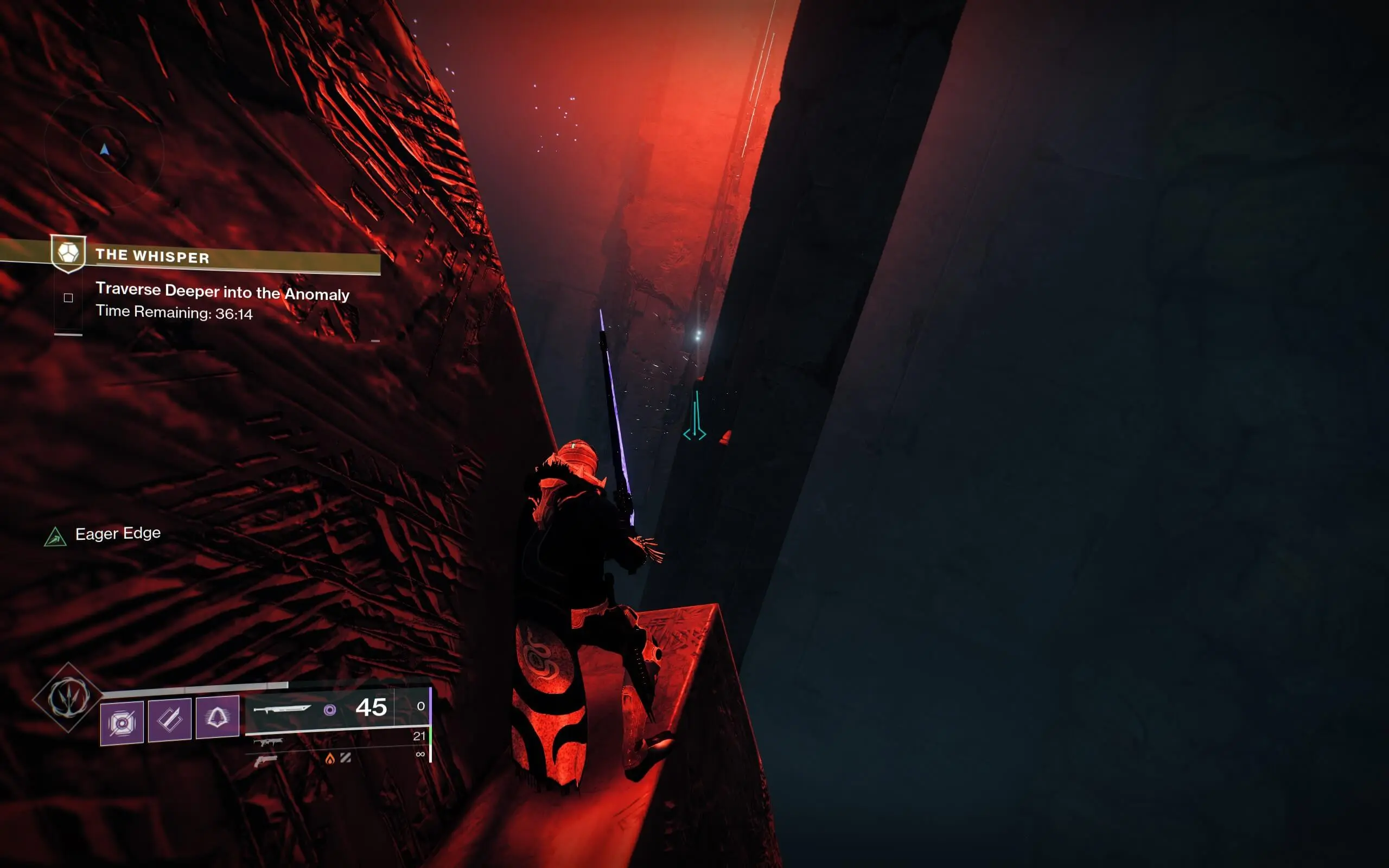
Task: Trigger the knife melee ability icon
Action: tap(170, 719)
